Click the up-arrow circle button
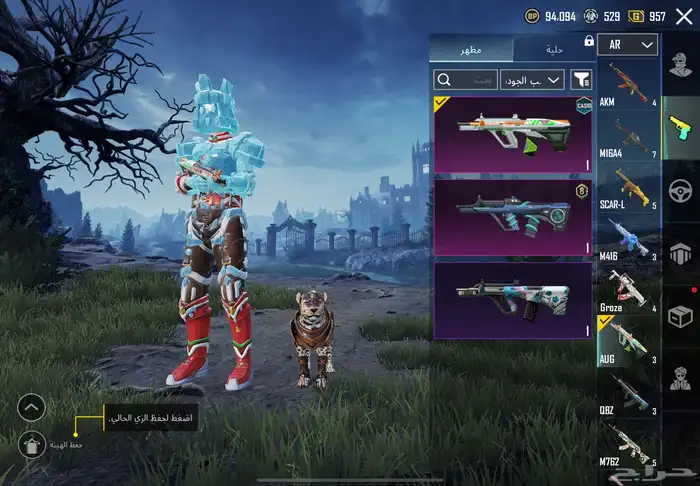700x486 pixels. [x=32, y=407]
